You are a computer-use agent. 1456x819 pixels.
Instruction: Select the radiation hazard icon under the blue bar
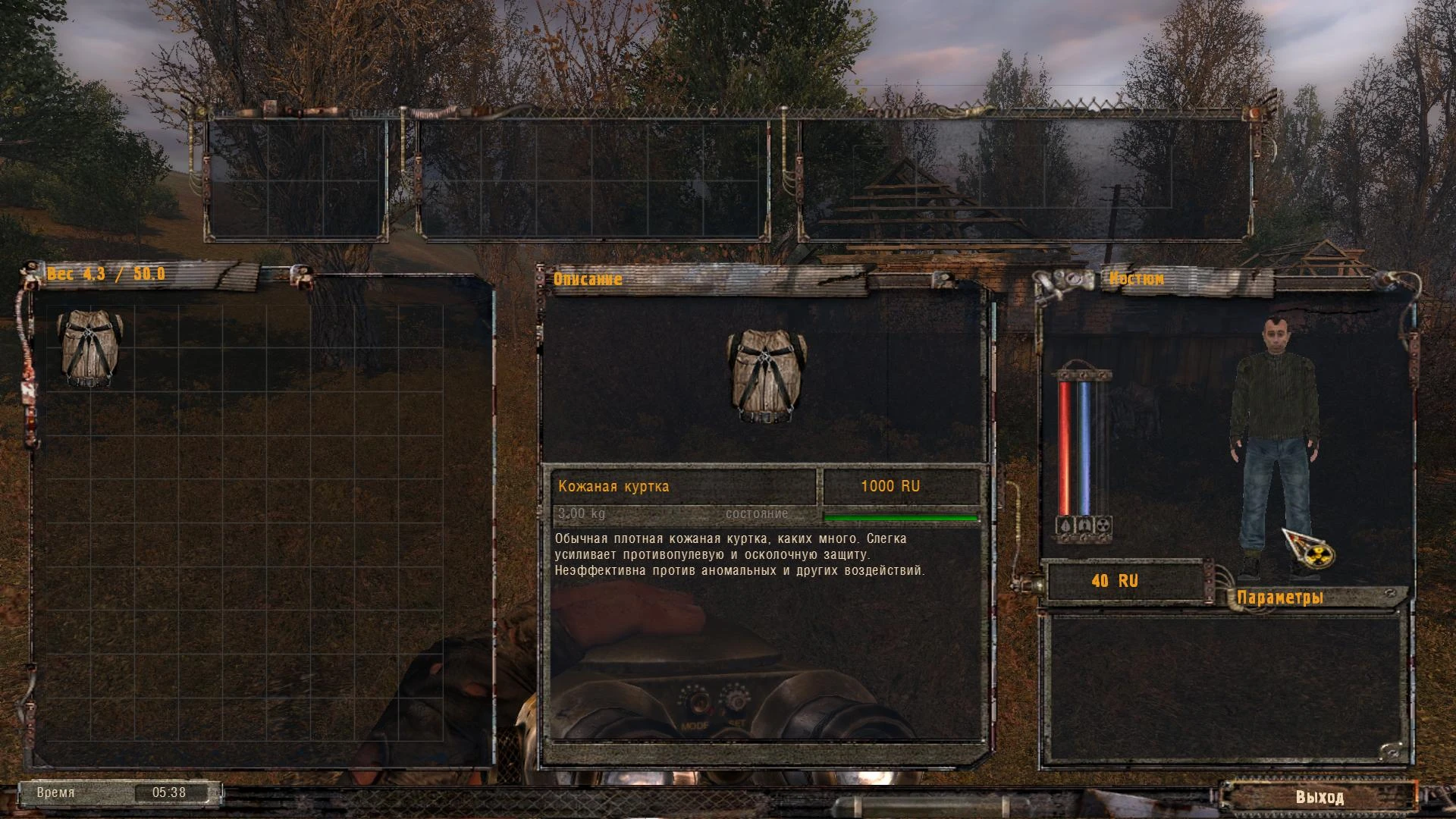pos(1103,525)
